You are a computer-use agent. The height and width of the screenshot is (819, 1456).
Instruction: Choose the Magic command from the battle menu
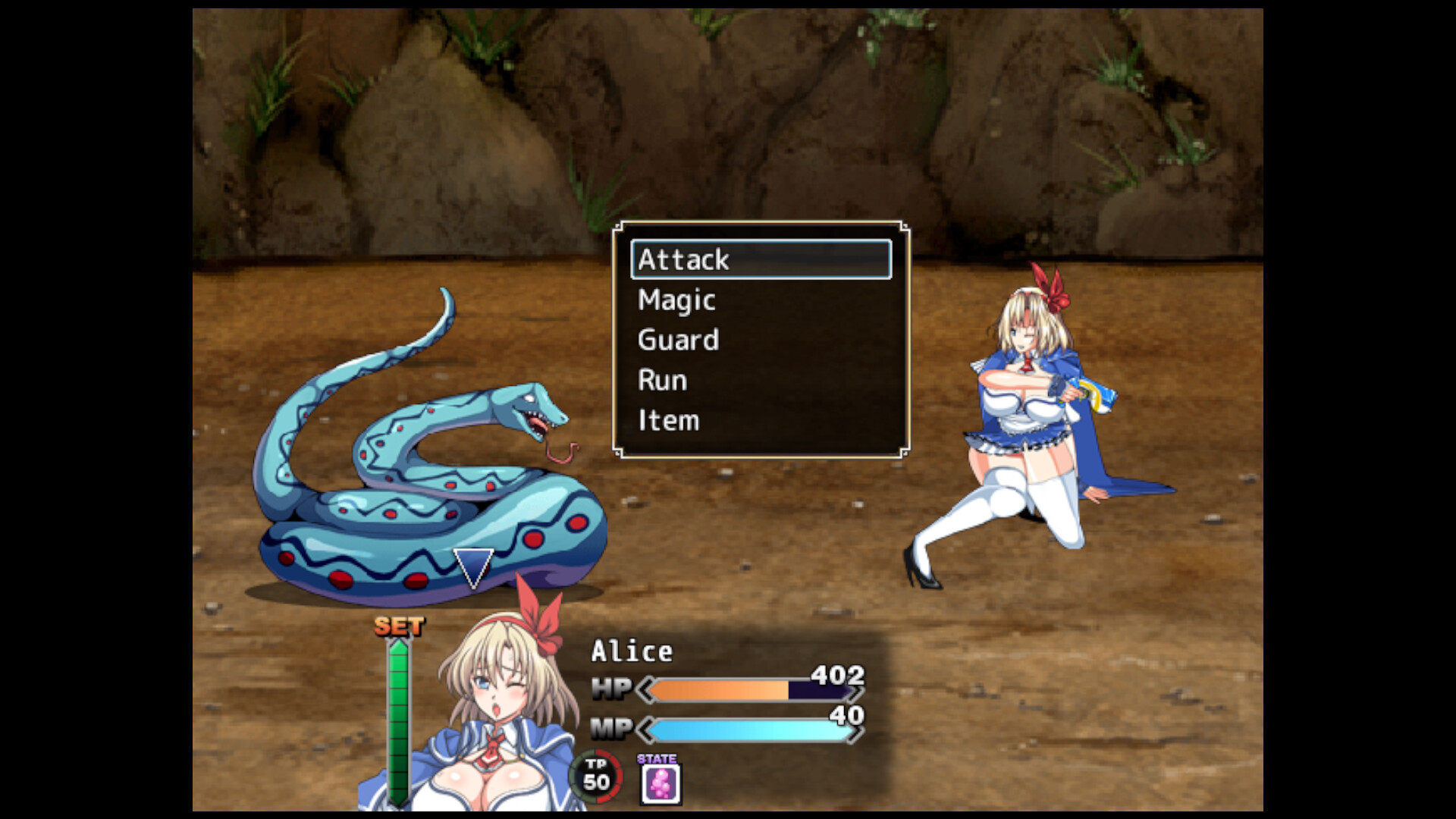click(675, 299)
